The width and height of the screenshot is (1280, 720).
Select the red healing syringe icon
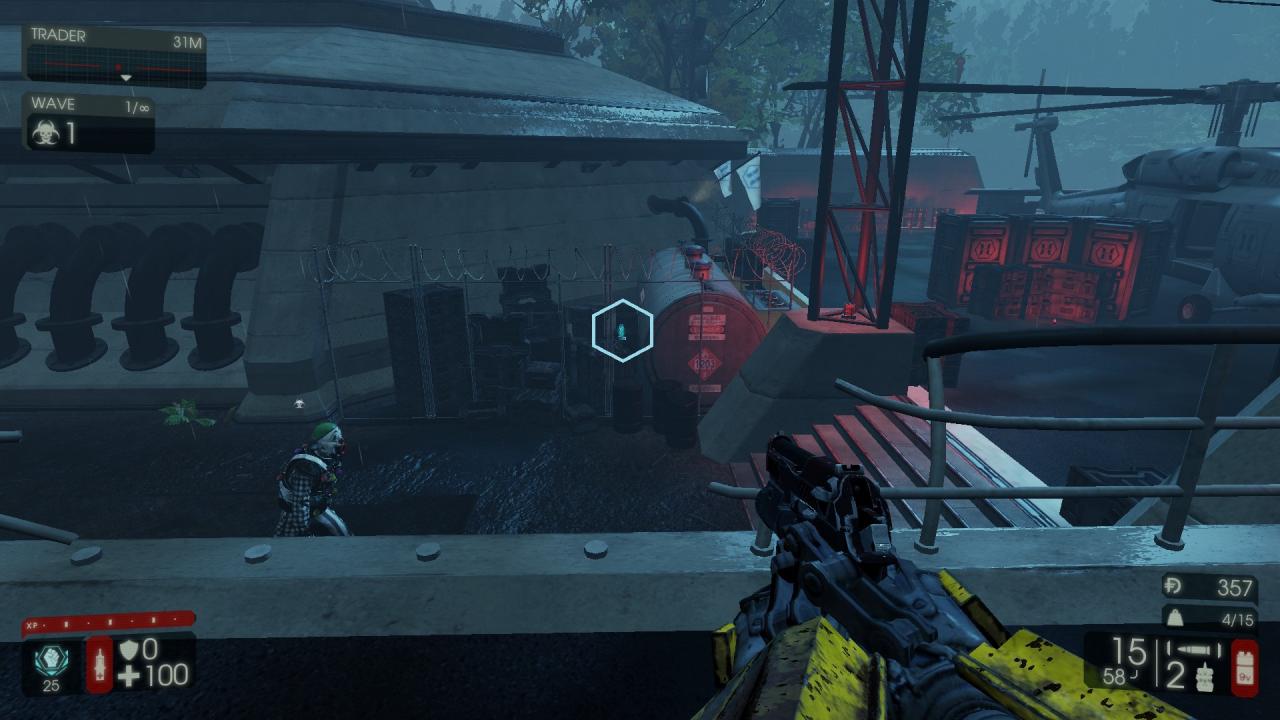click(x=100, y=664)
